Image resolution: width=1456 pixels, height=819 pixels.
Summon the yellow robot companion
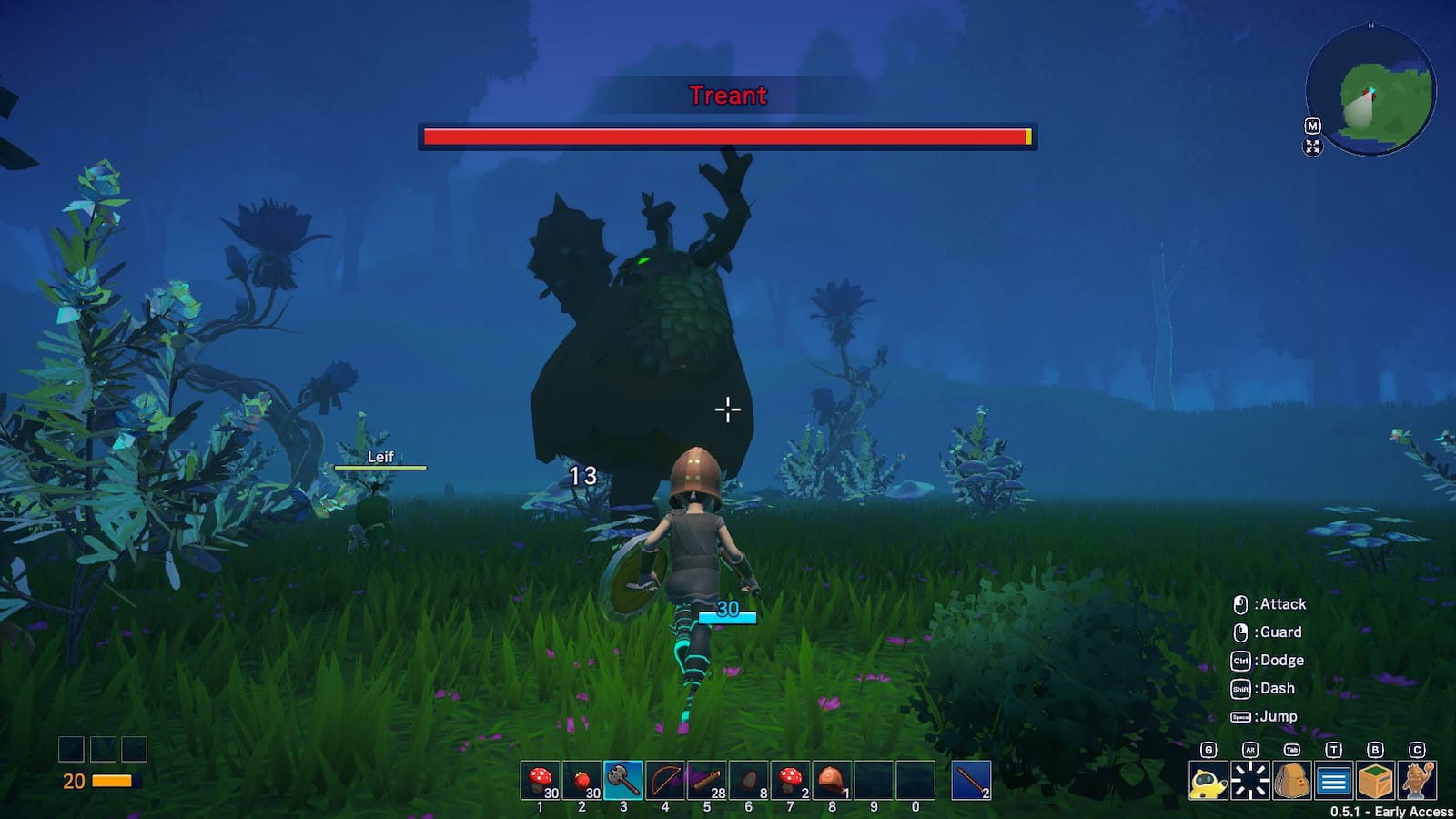pyautogui.click(x=1208, y=781)
